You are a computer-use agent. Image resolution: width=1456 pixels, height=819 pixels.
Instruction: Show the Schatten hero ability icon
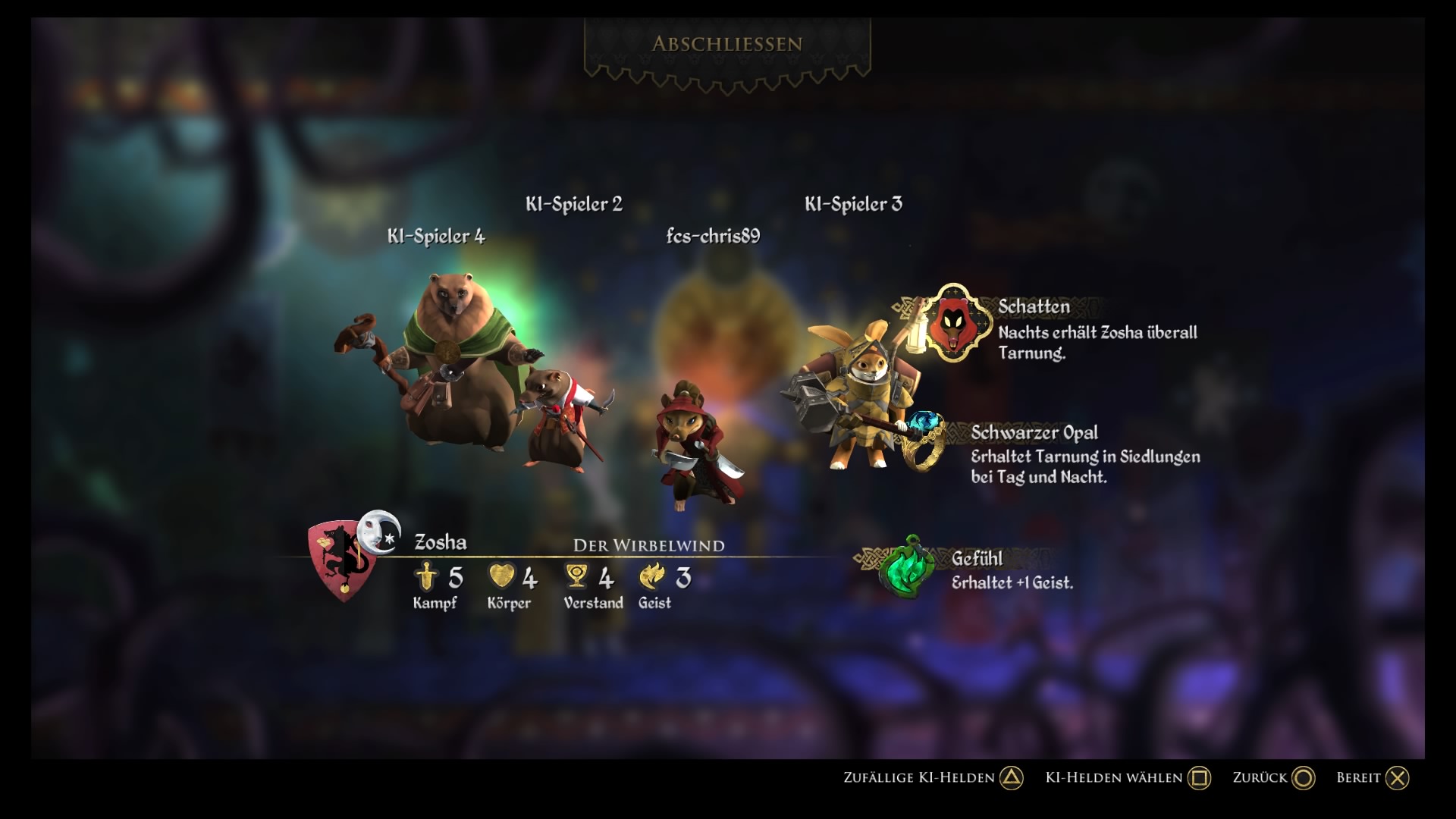click(x=954, y=322)
